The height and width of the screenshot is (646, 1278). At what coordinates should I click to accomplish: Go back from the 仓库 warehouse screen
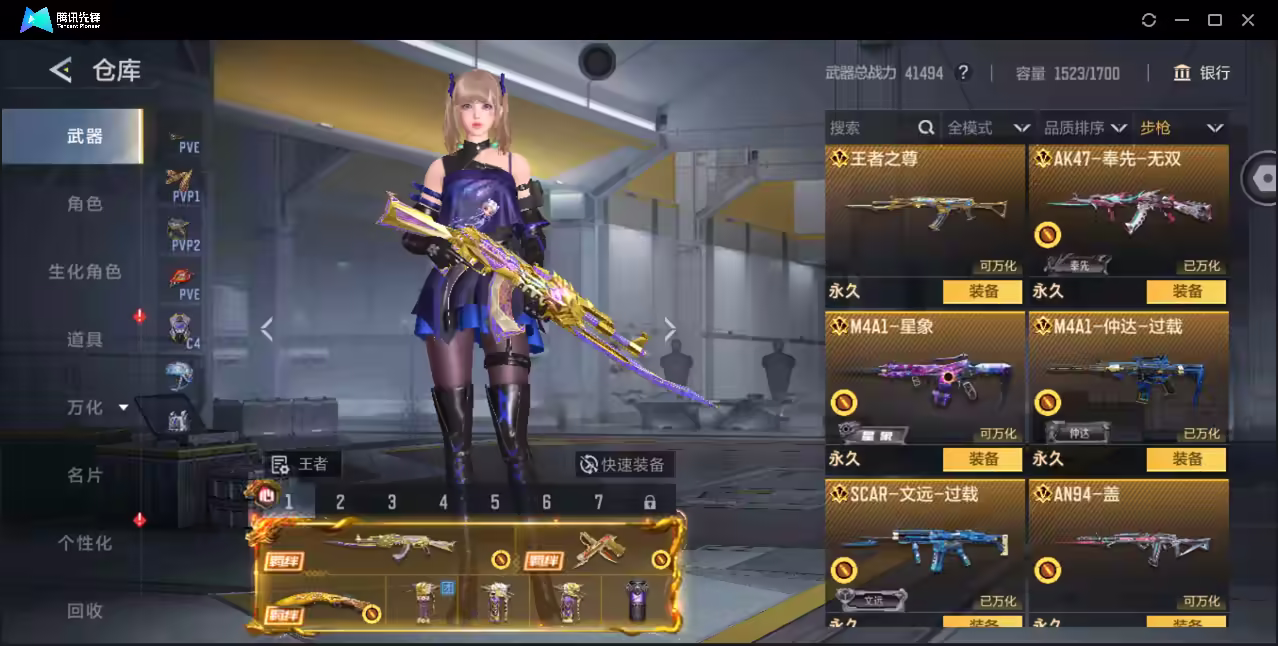[61, 70]
